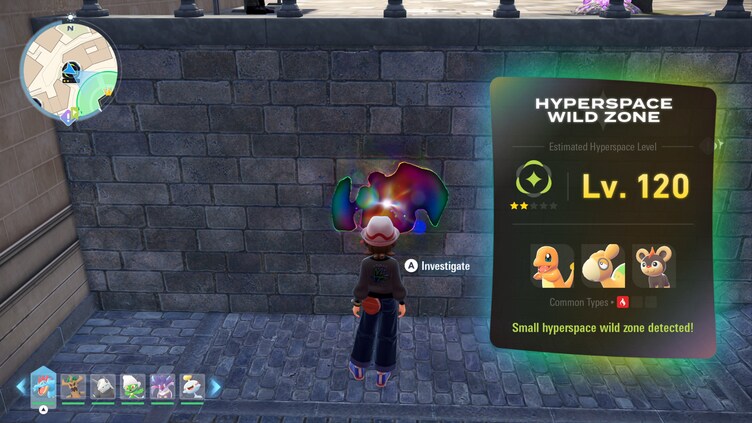Select the gray steel Pokémon party slot

[x=103, y=386]
